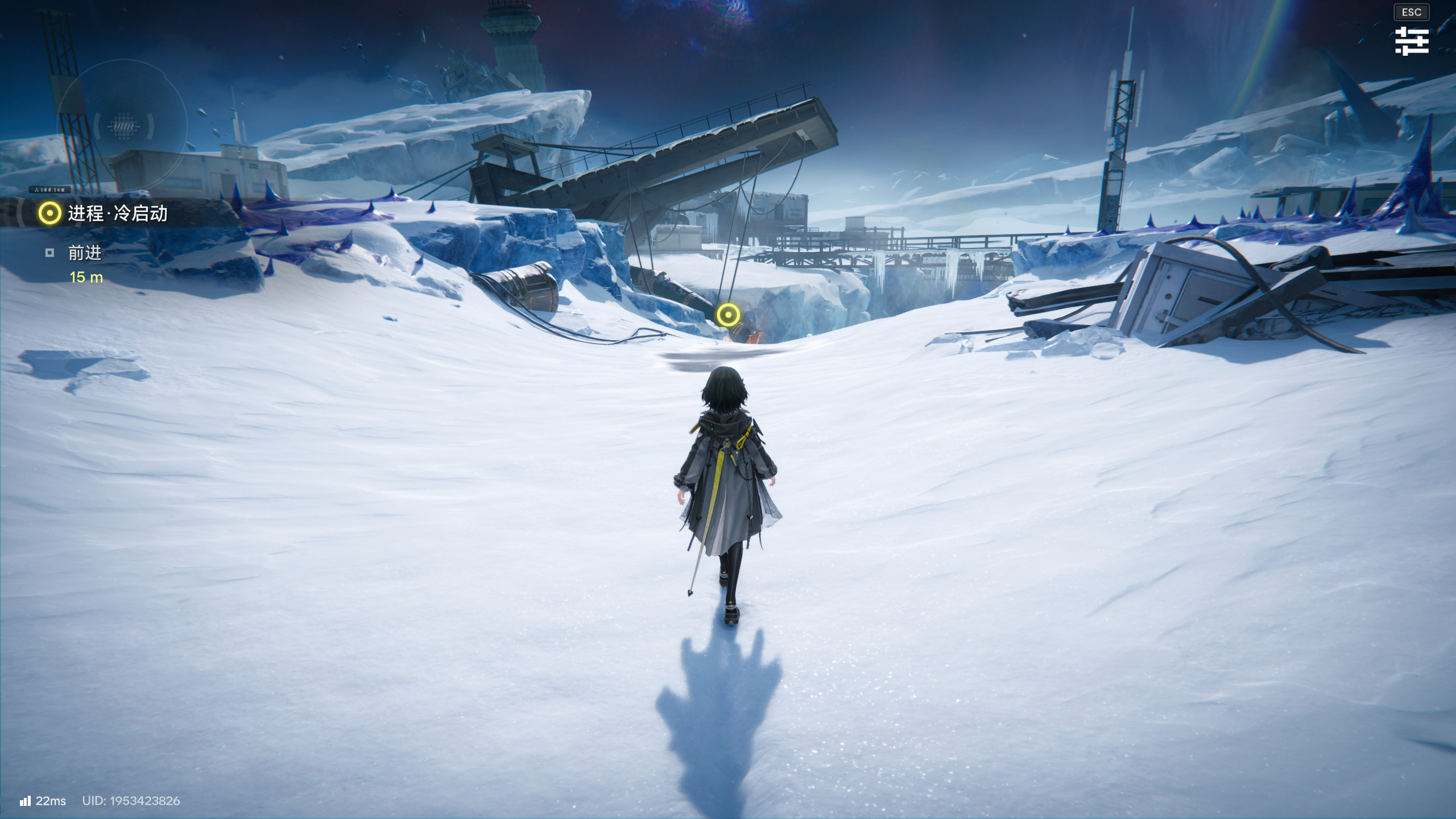This screenshot has width=1456, height=819.
Task: Click the circular minimap radar
Action: coord(123,125)
